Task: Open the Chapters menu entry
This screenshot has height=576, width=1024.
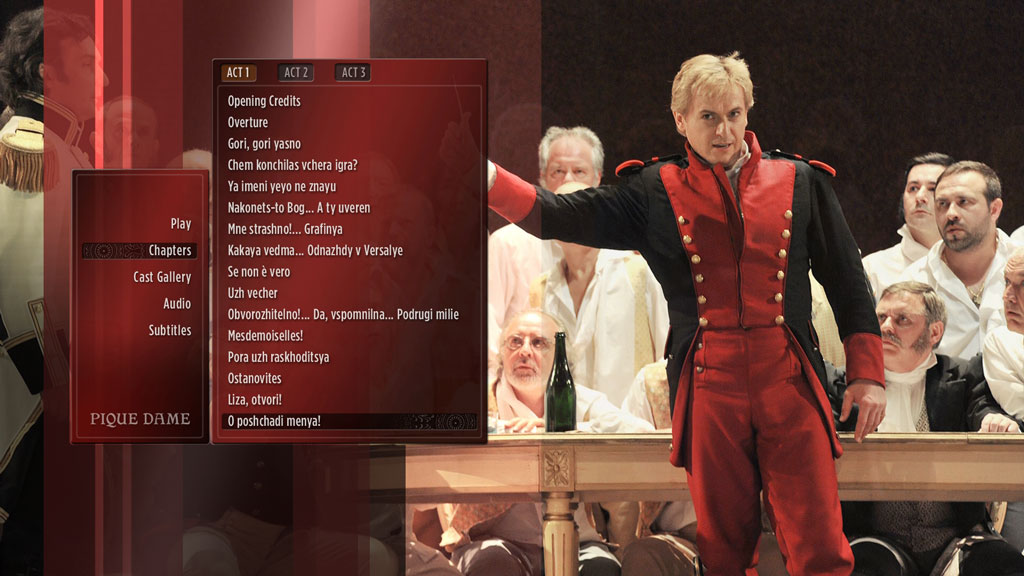Action: click(169, 251)
